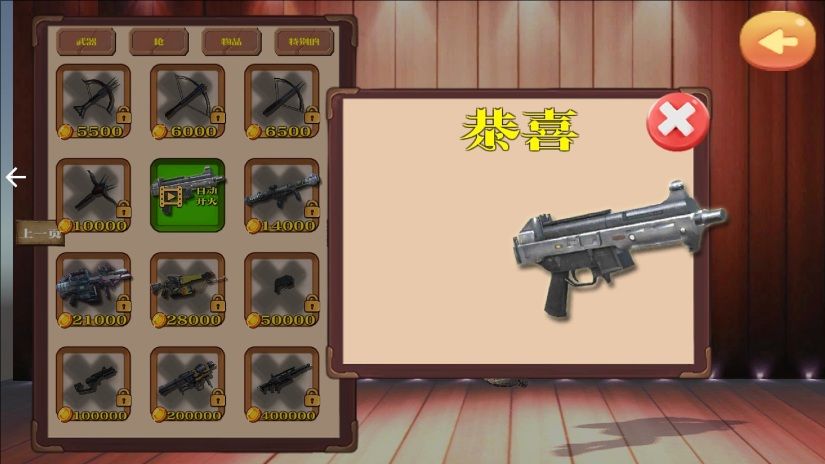Open the 枪 guns tab
This screenshot has width=825, height=464.
(159, 42)
